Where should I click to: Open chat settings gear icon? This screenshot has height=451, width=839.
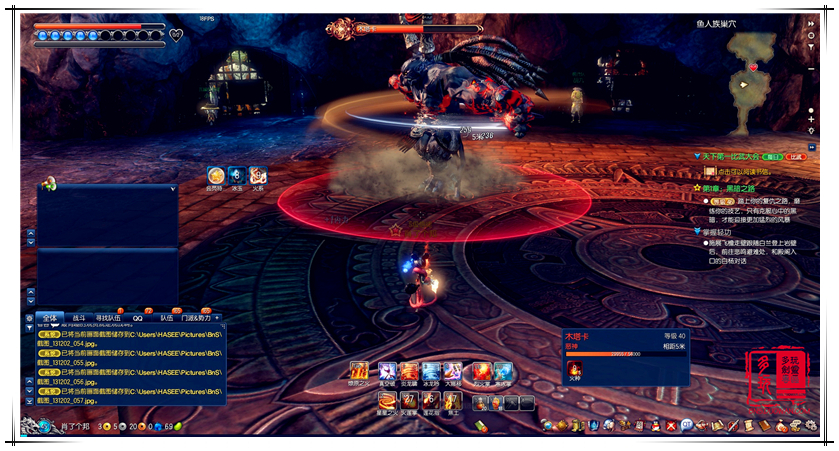click(30, 318)
